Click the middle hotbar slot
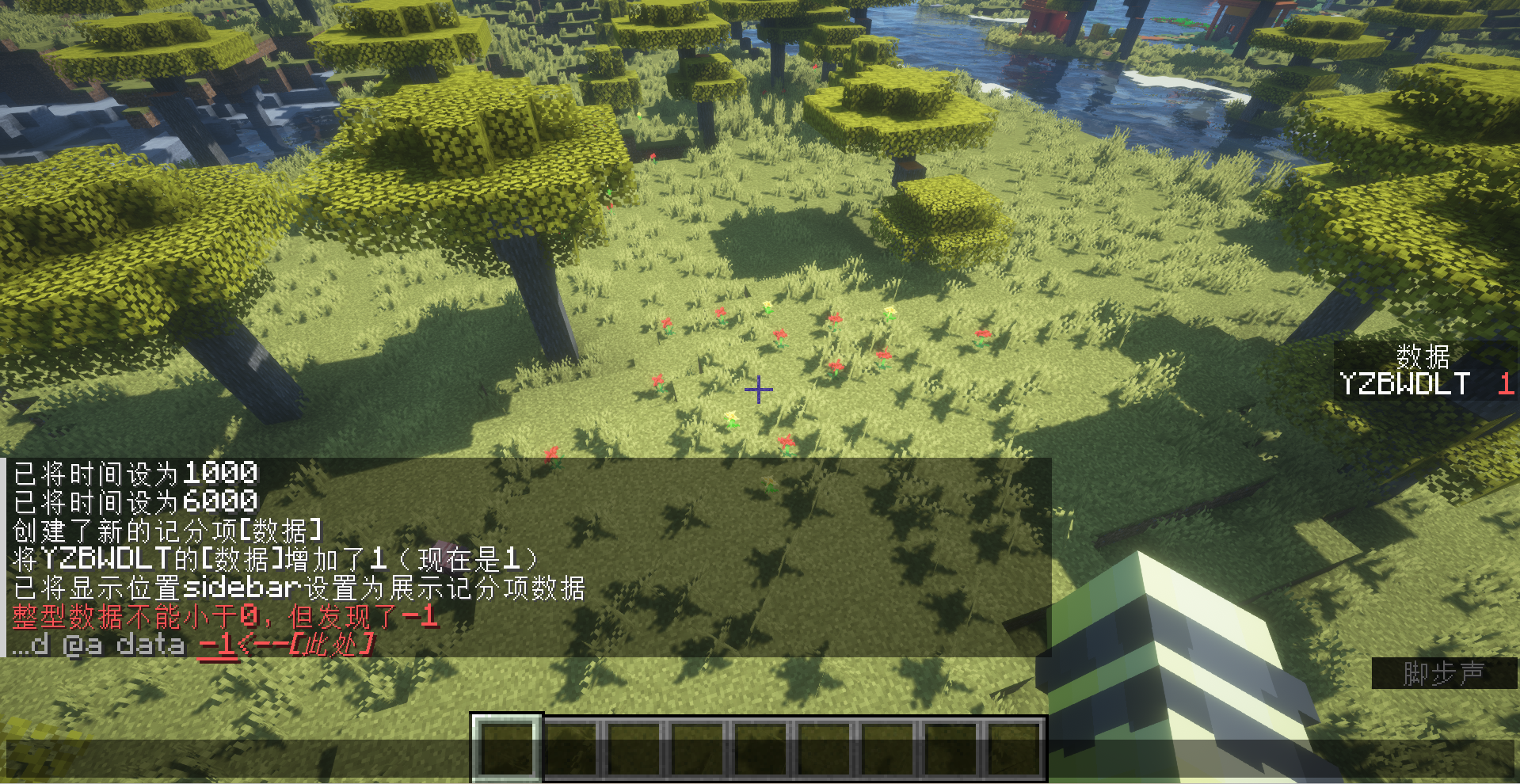 point(760,748)
